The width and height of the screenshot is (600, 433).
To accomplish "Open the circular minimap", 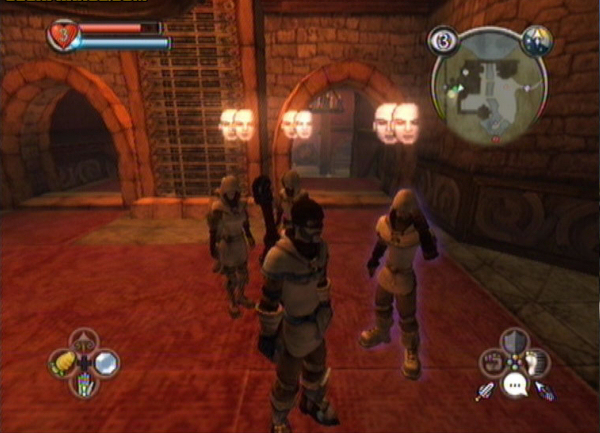I will point(489,85).
